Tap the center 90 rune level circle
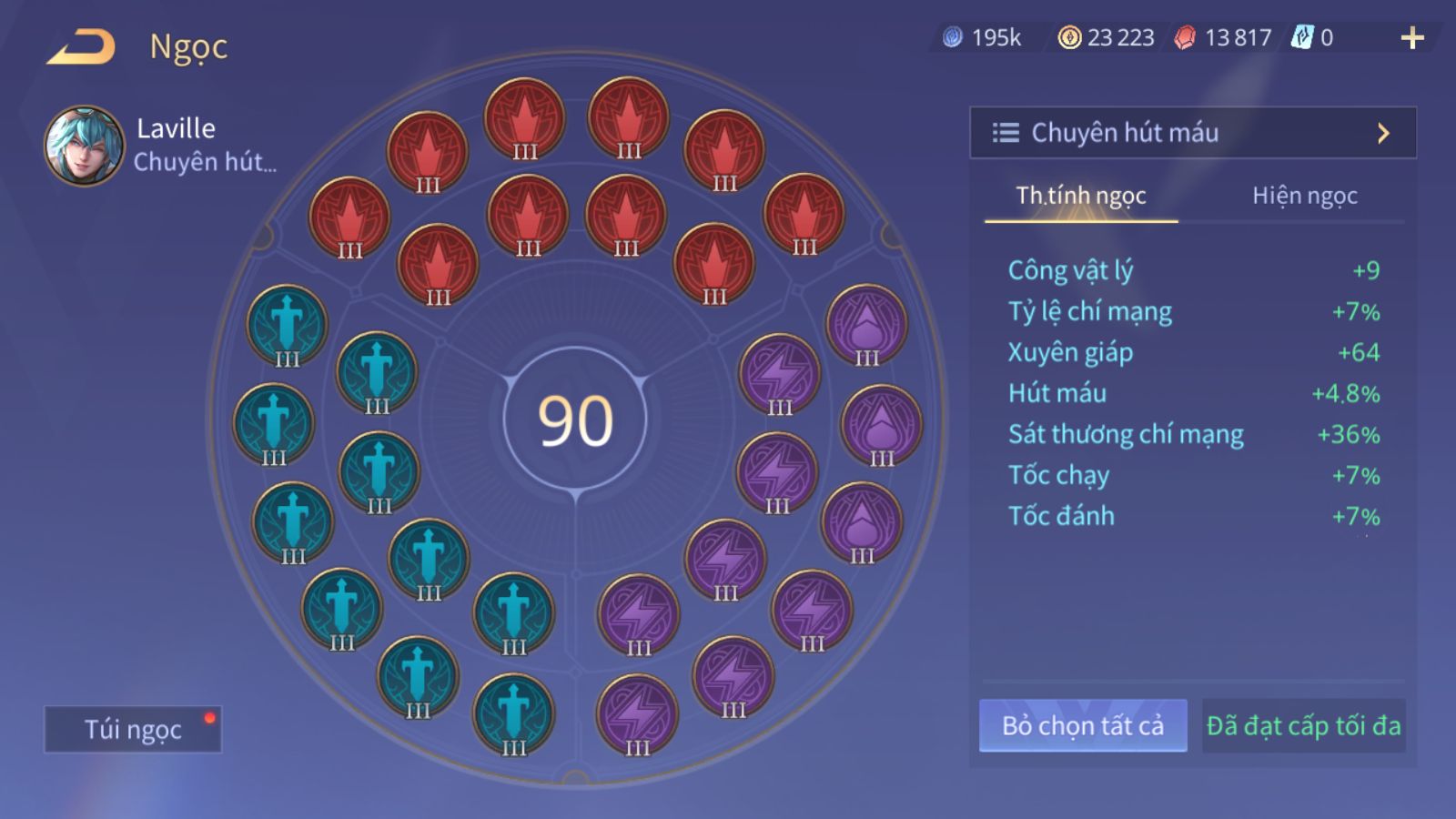Image resolution: width=1456 pixels, height=819 pixels. (575, 420)
